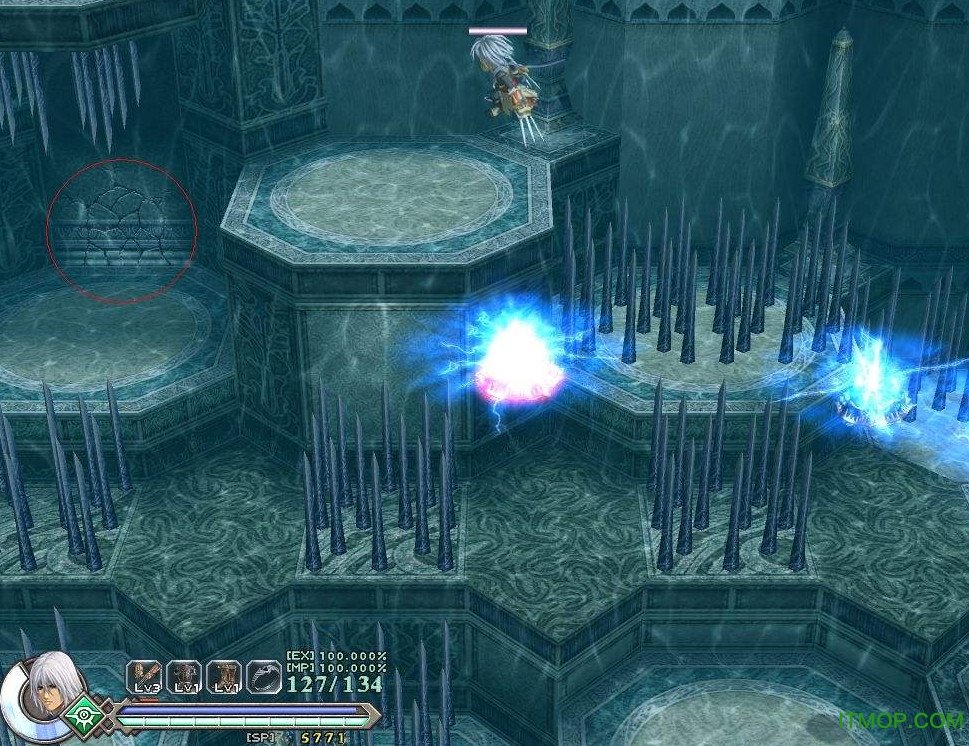Activate the green diamond skill emblem
The width and height of the screenshot is (969, 746).
(84, 715)
